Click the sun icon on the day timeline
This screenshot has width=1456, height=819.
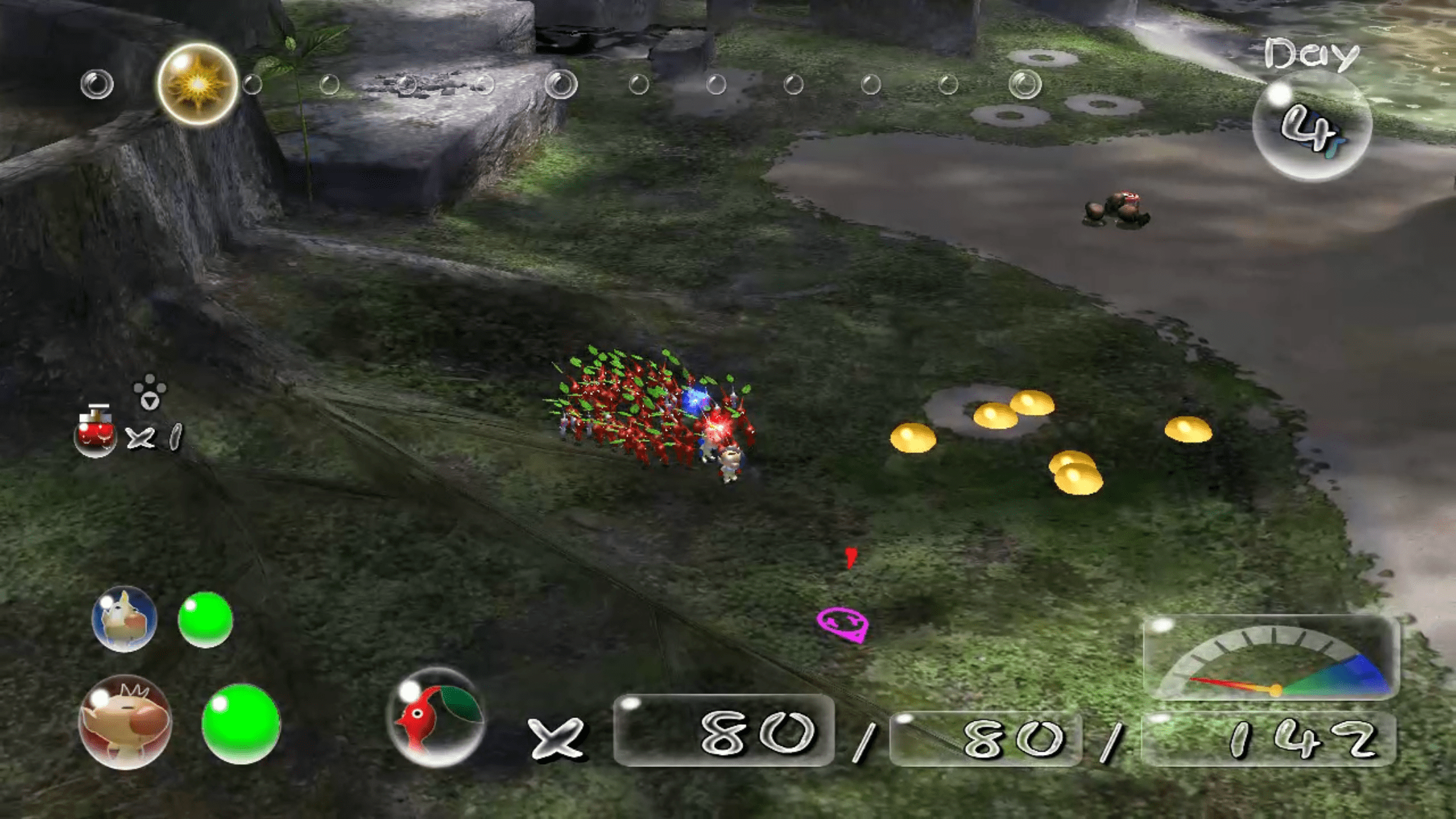pyautogui.click(x=198, y=84)
